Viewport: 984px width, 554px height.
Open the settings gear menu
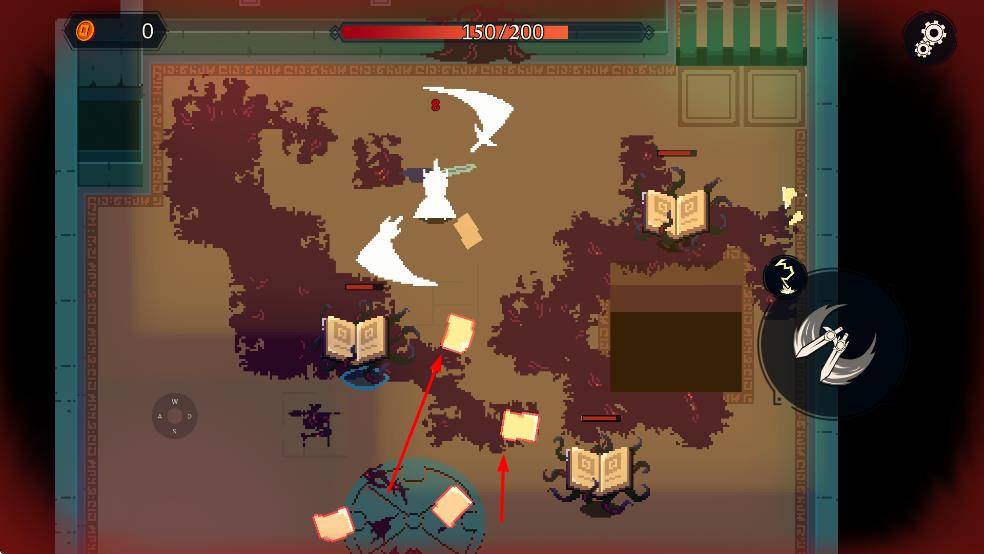[930, 37]
